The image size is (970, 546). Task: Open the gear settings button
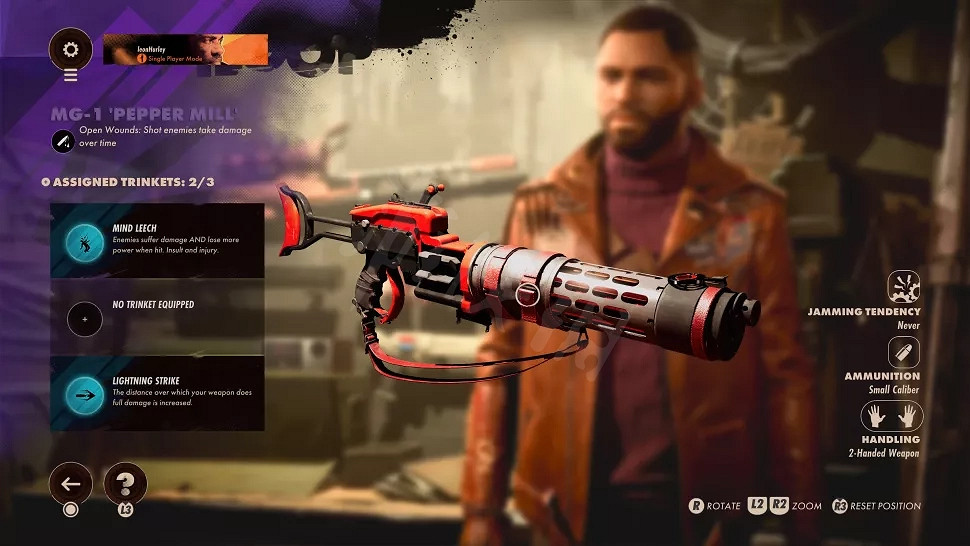(x=70, y=49)
